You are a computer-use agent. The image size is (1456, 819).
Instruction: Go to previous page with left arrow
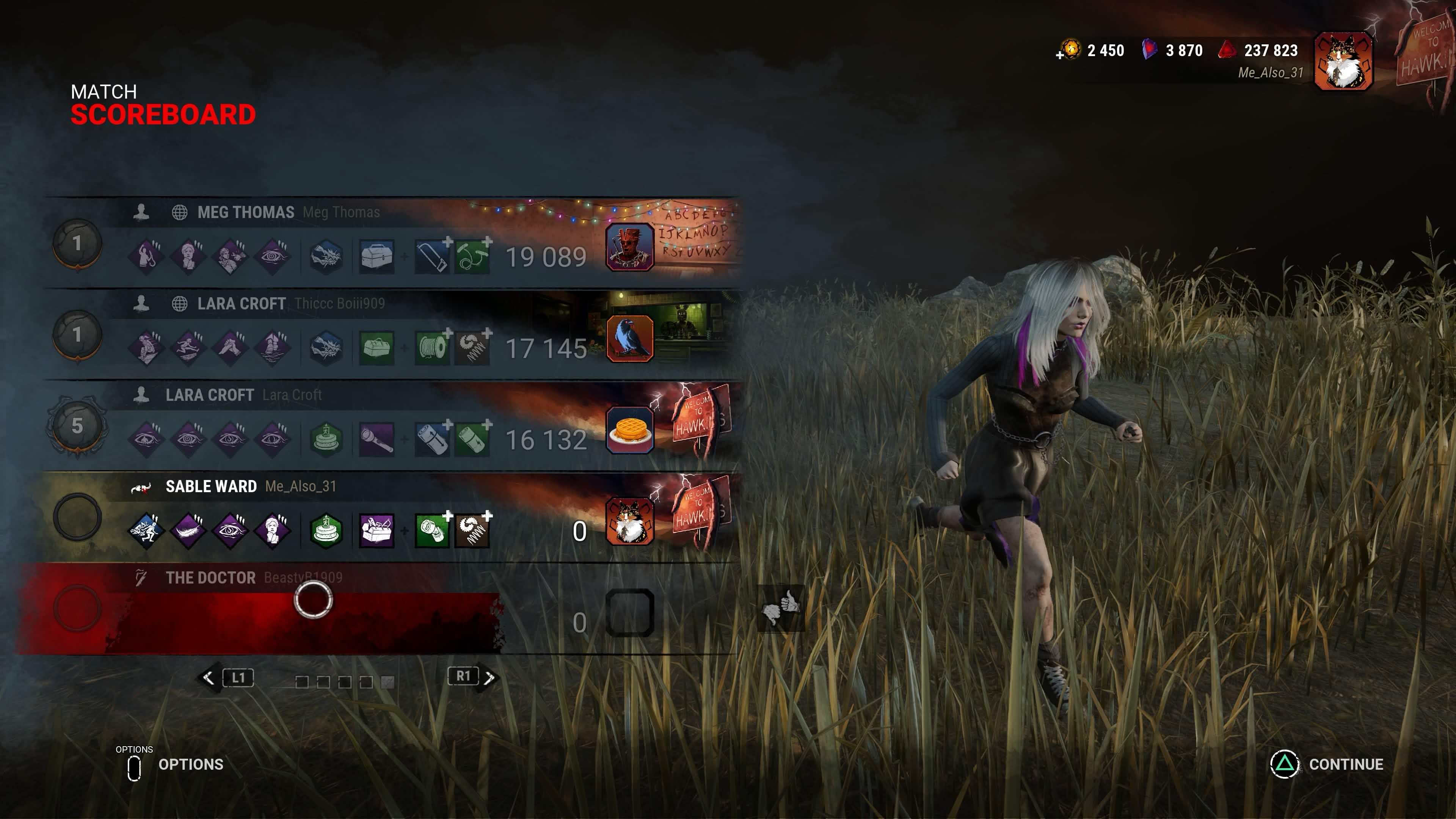coord(208,678)
